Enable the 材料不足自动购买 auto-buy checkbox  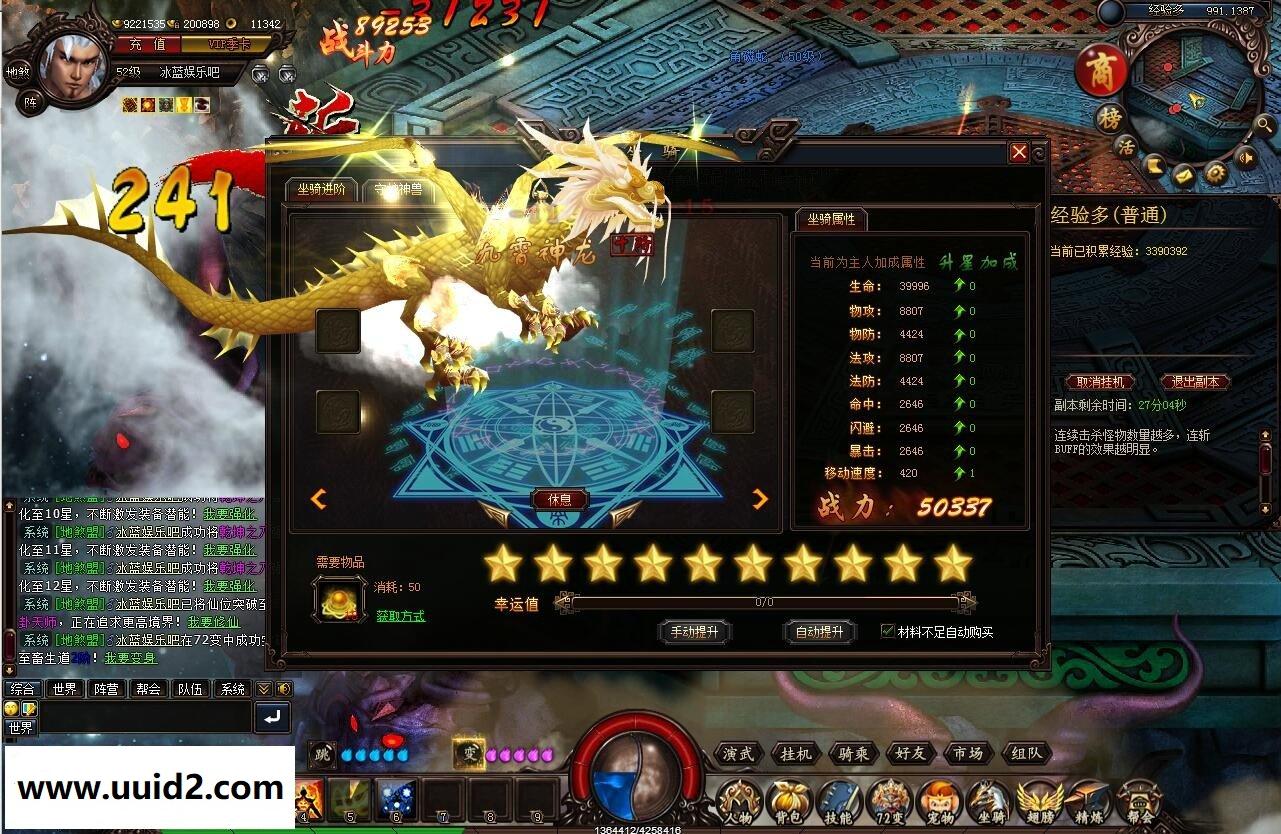(x=888, y=629)
